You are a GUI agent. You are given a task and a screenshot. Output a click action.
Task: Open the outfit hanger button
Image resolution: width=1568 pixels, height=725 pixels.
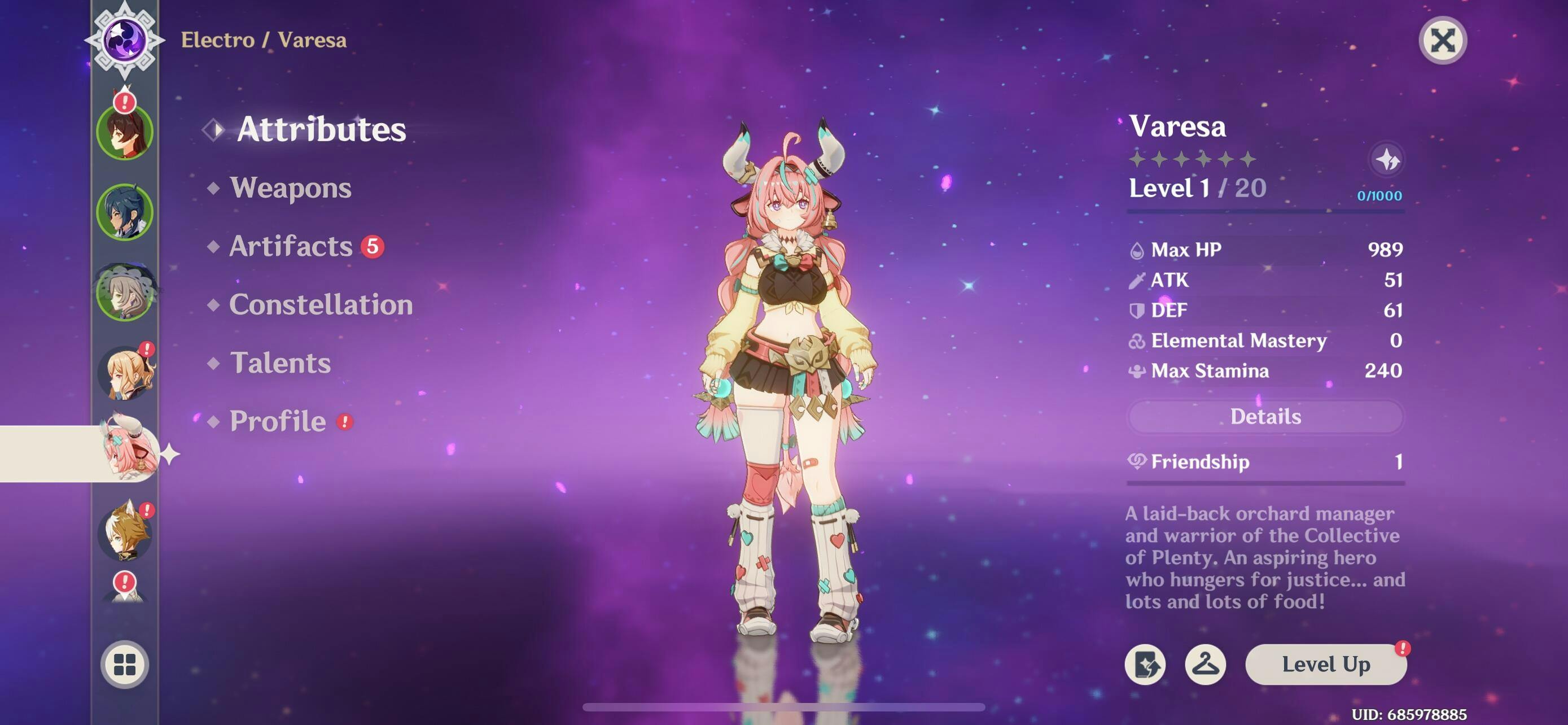click(x=1205, y=664)
